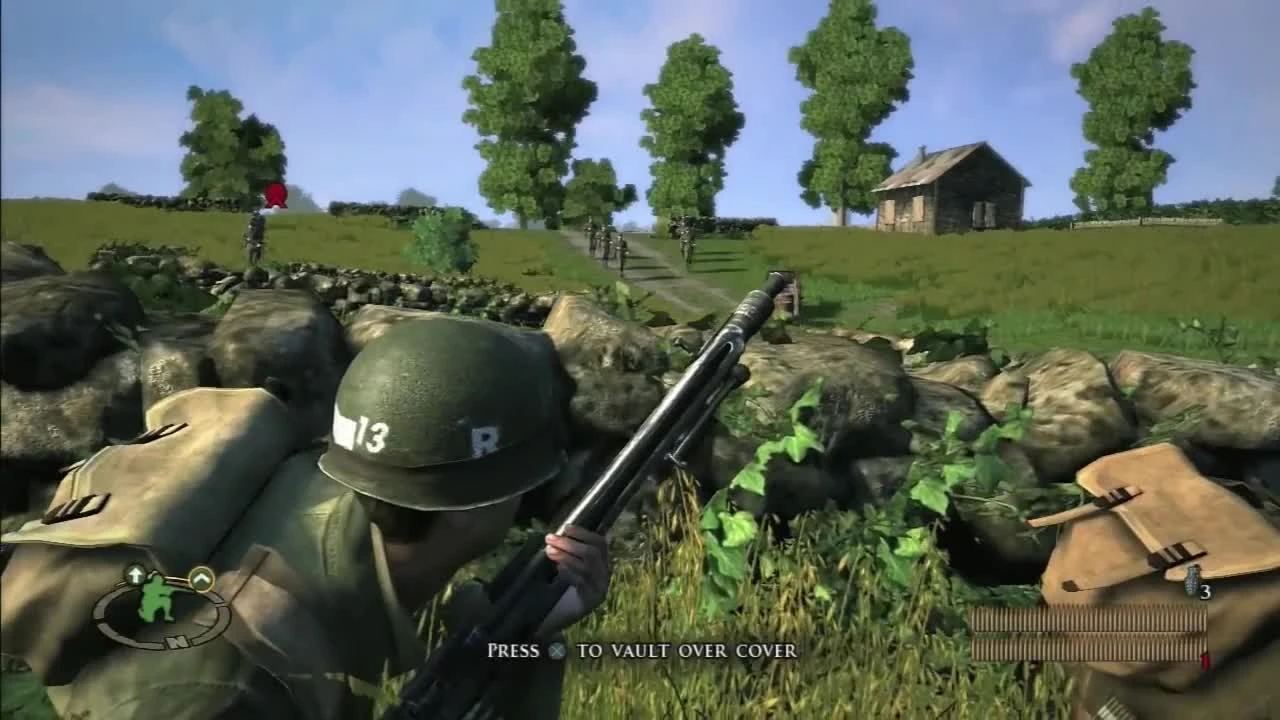Click the red low-ammo indicator near the ammo bar
Image resolution: width=1280 pixels, height=720 pixels.
tap(1205, 660)
